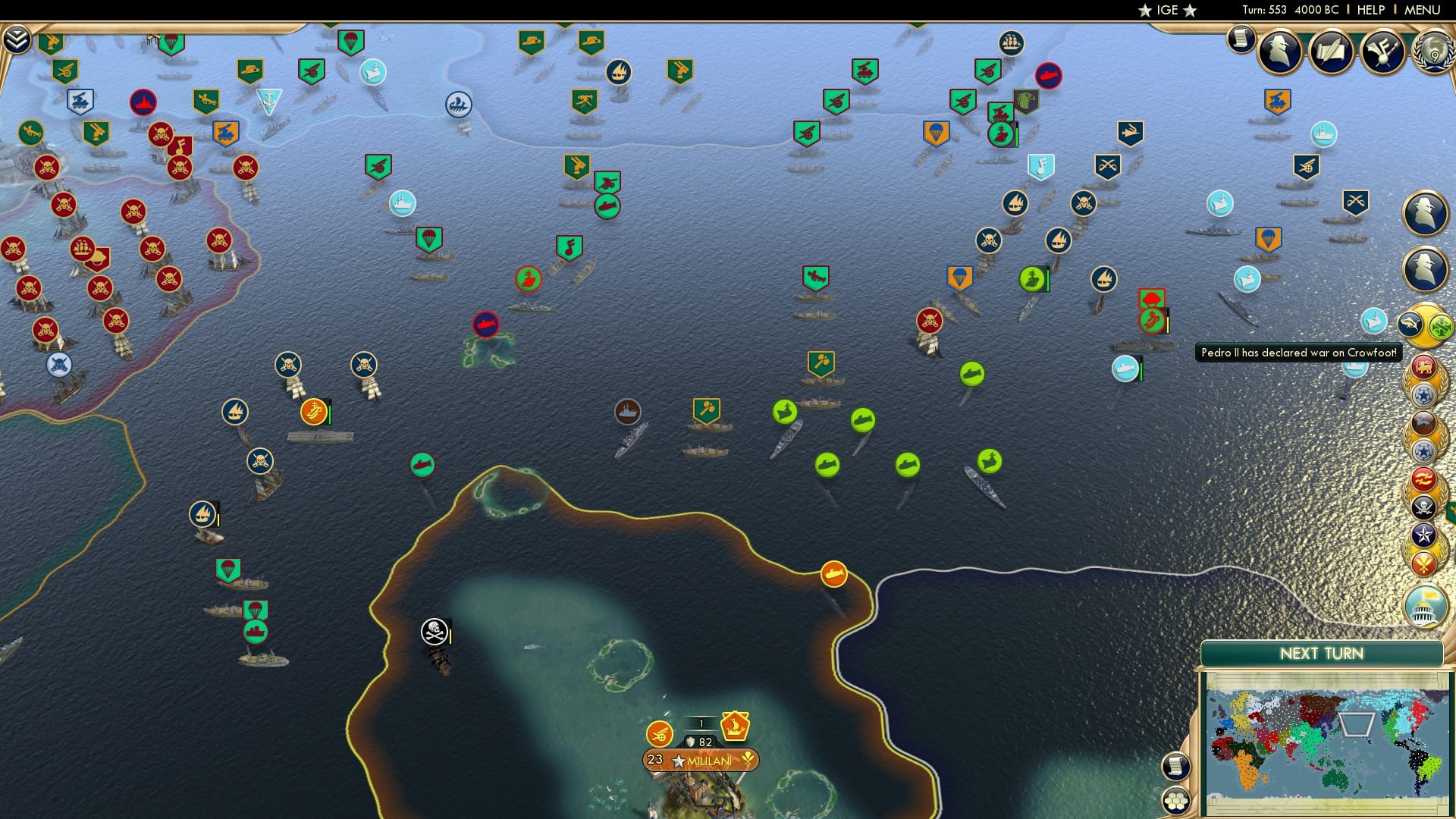The width and height of the screenshot is (1456, 819).
Task: Open HELP from the top bar
Action: 1373,10
